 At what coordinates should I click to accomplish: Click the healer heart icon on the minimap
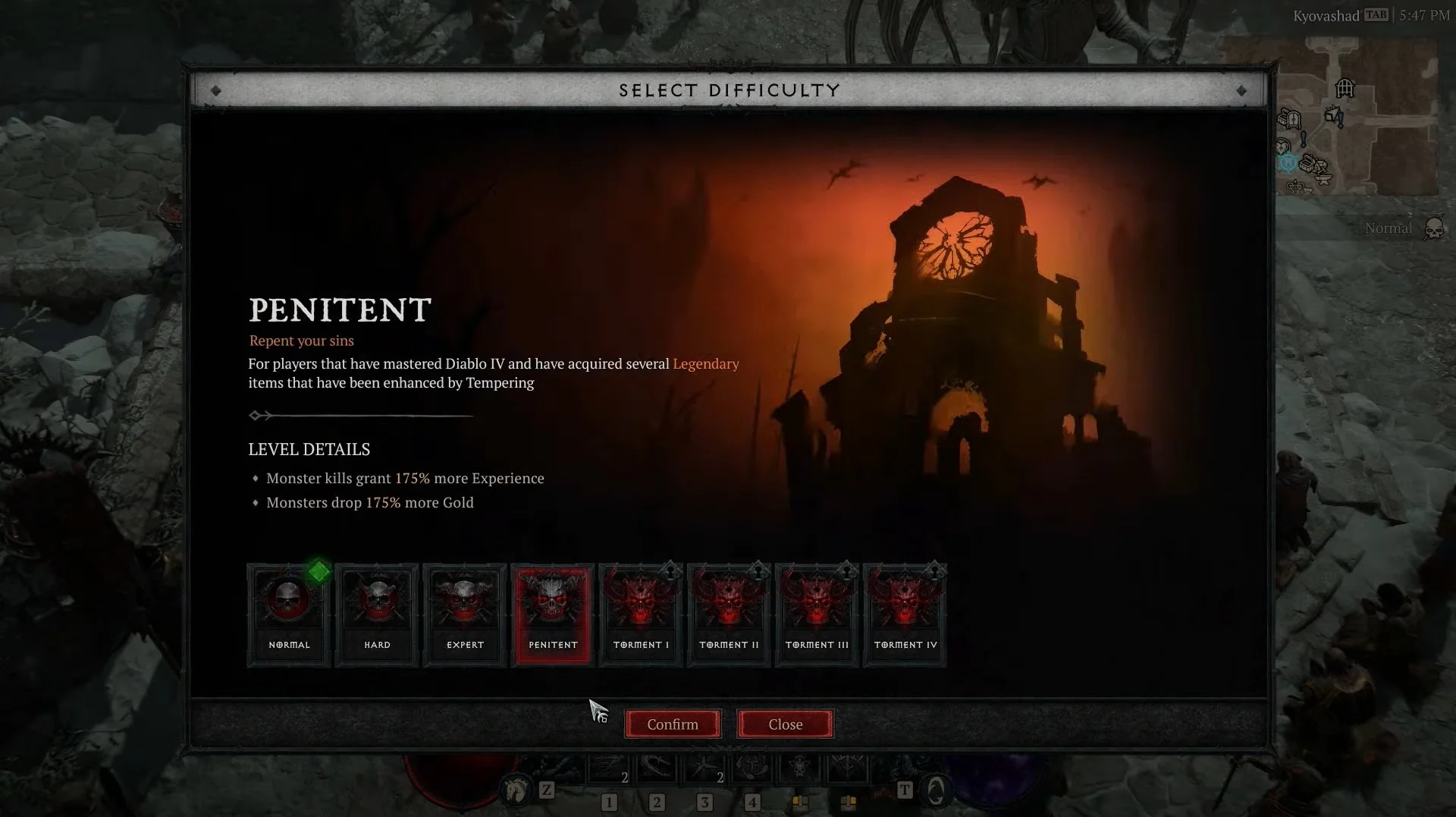pos(1283,146)
